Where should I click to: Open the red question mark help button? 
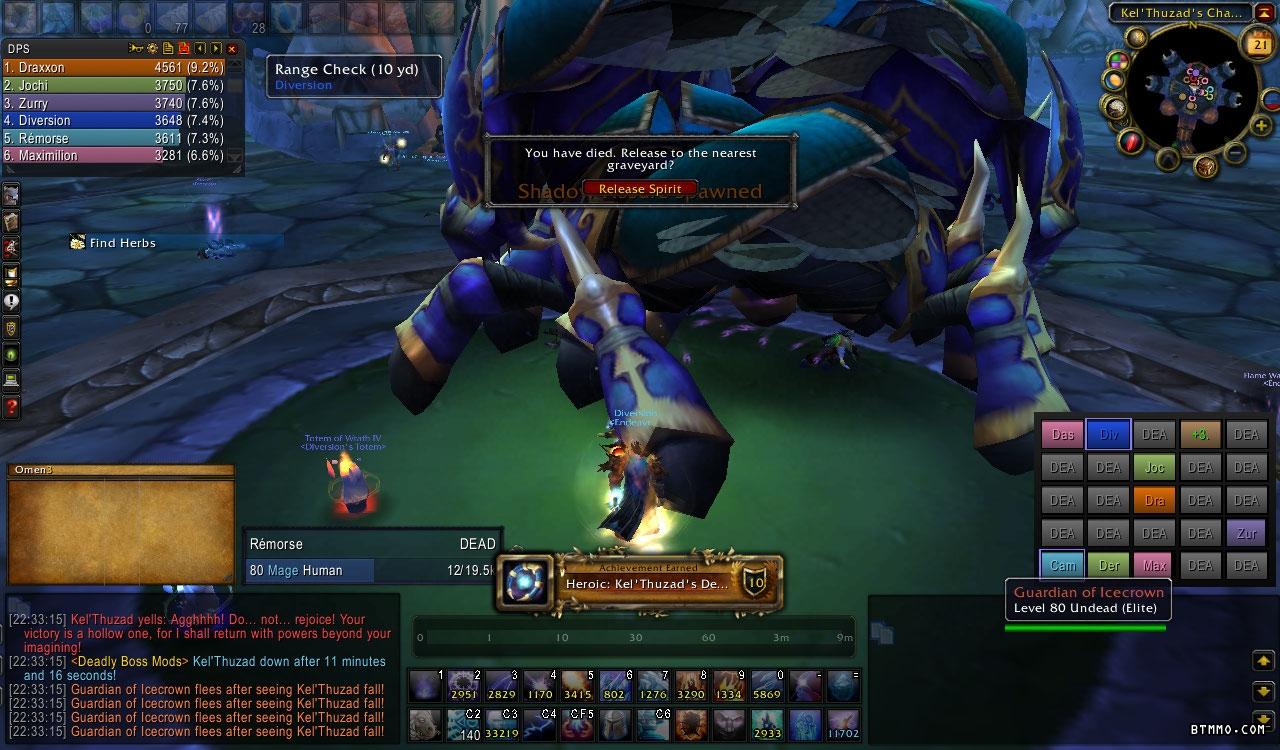[12, 407]
